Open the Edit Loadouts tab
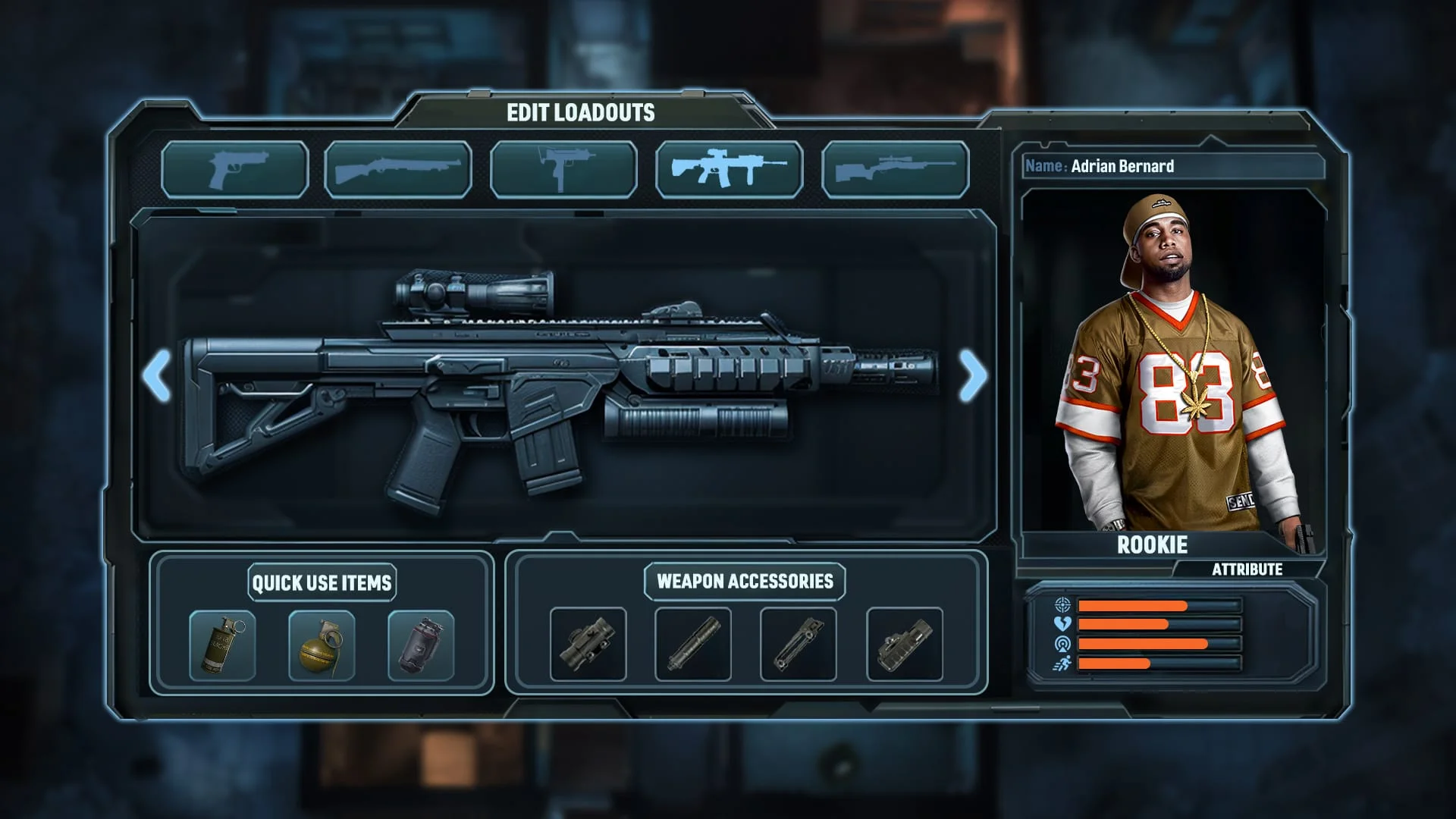Image resolution: width=1456 pixels, height=819 pixels. point(579,111)
